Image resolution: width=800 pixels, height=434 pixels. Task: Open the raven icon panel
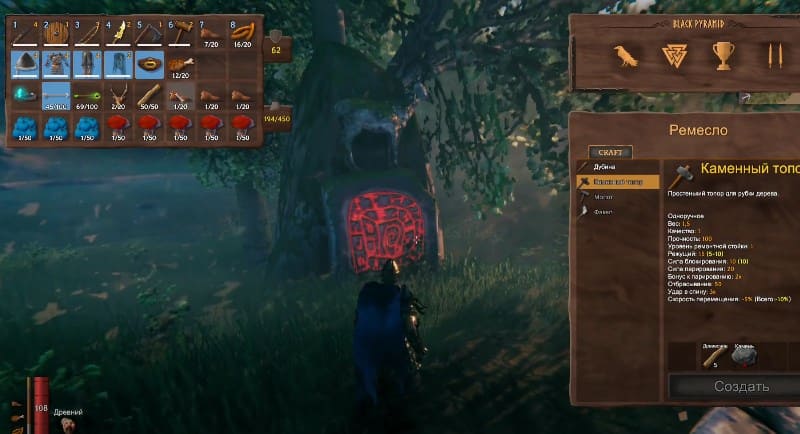(x=627, y=55)
